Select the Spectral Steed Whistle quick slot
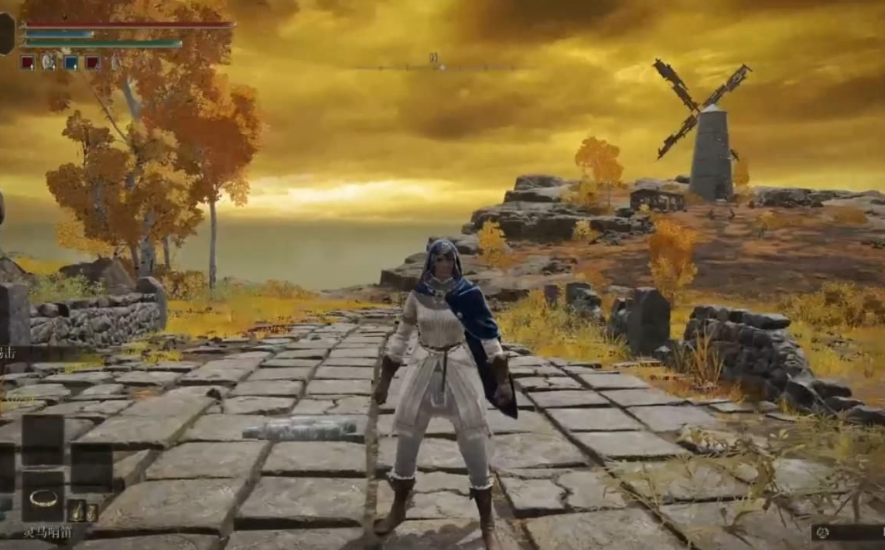The image size is (885, 550). pos(43,497)
